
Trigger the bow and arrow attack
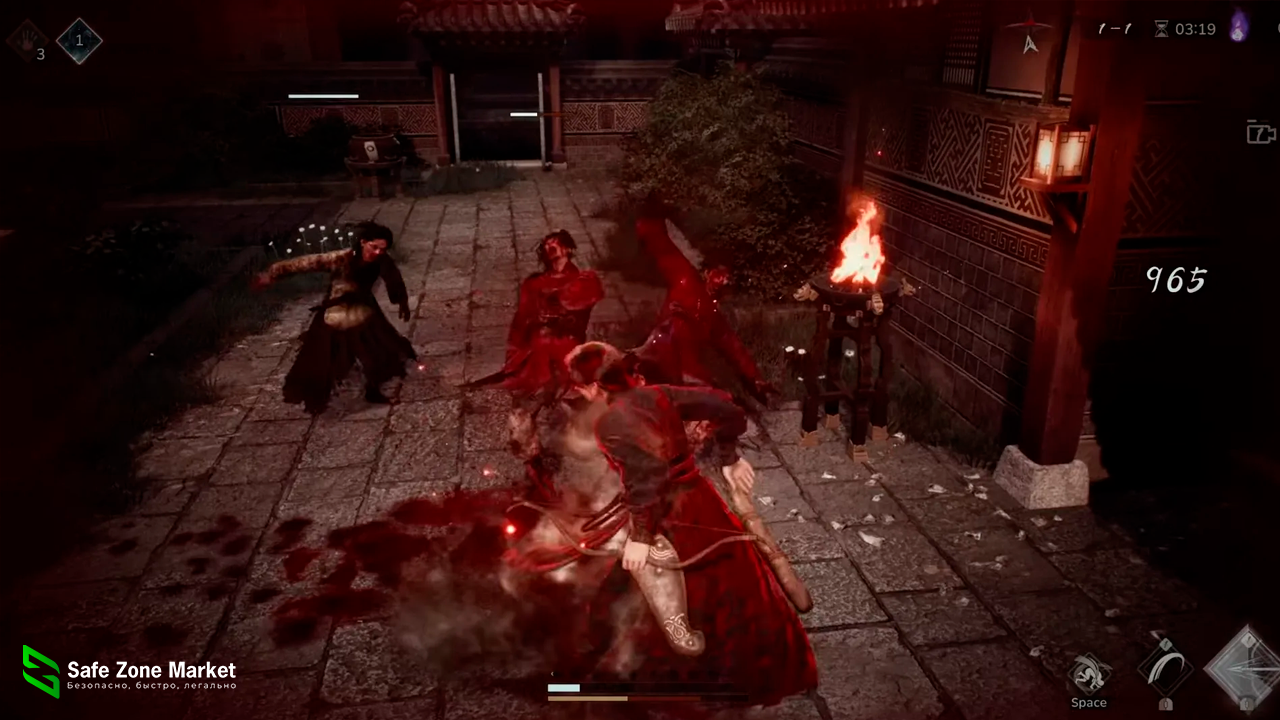[1245, 667]
